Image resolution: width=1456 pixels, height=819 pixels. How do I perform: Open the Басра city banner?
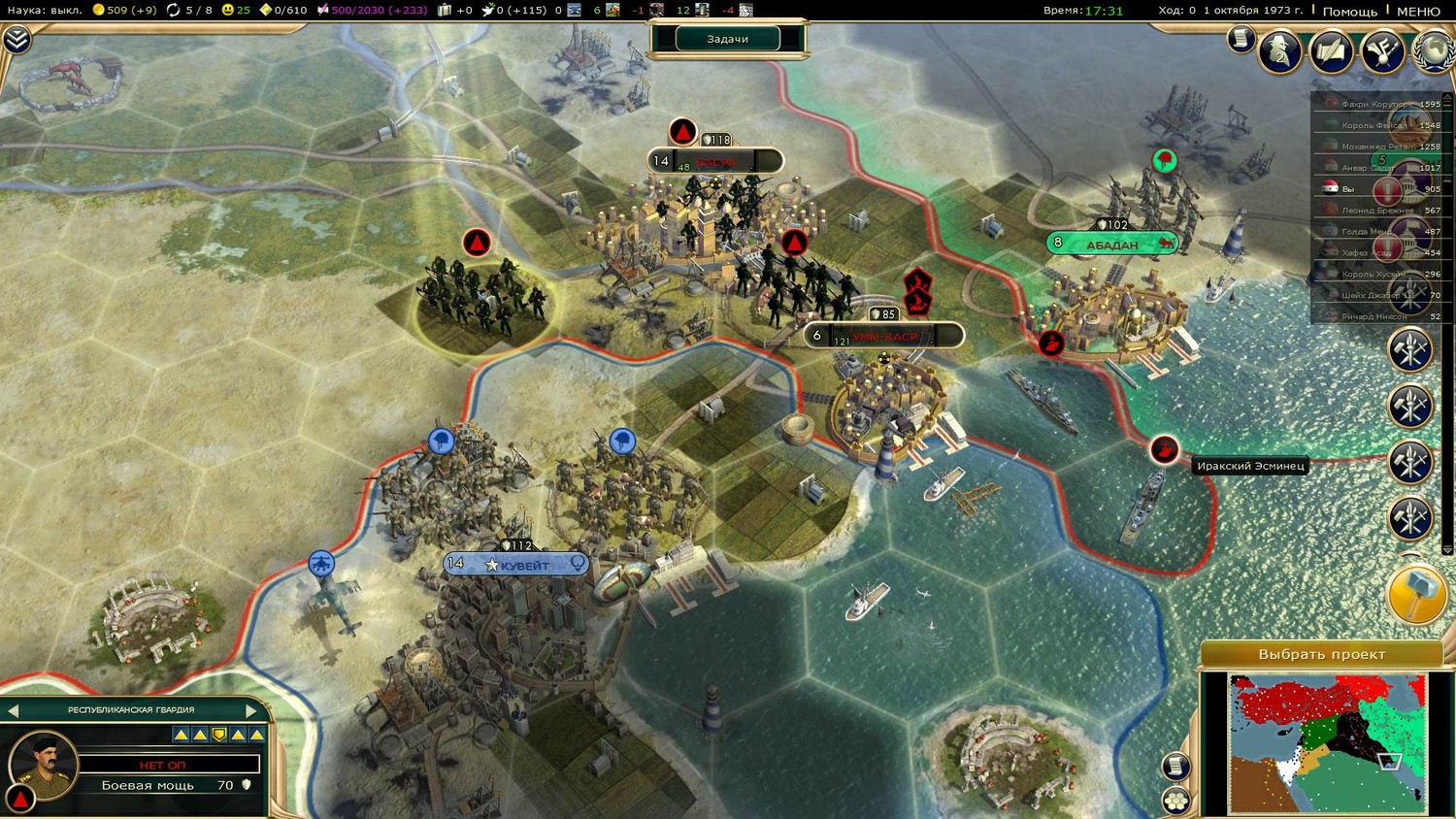[715, 161]
